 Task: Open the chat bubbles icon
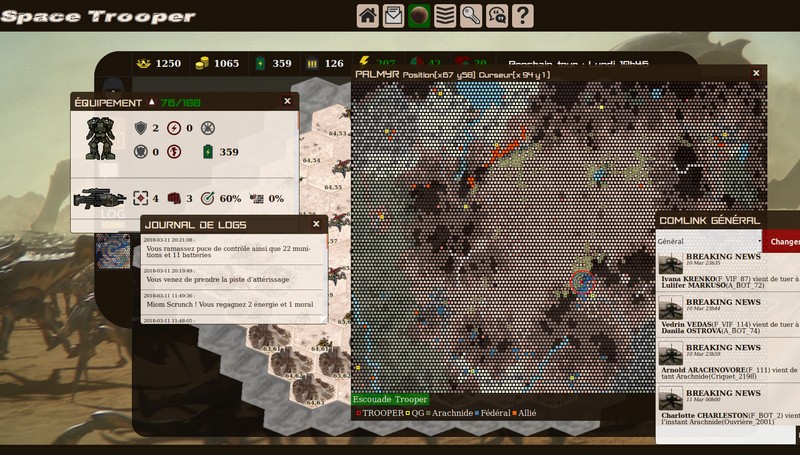497,15
